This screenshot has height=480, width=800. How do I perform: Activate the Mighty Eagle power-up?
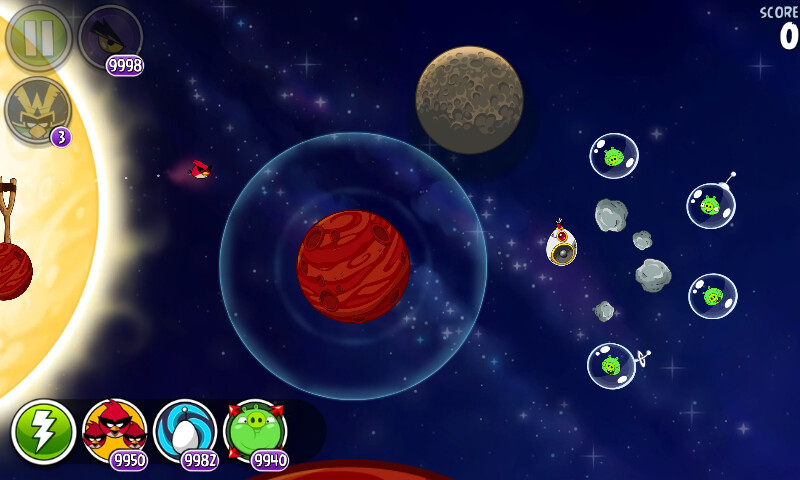pyautogui.click(x=109, y=37)
